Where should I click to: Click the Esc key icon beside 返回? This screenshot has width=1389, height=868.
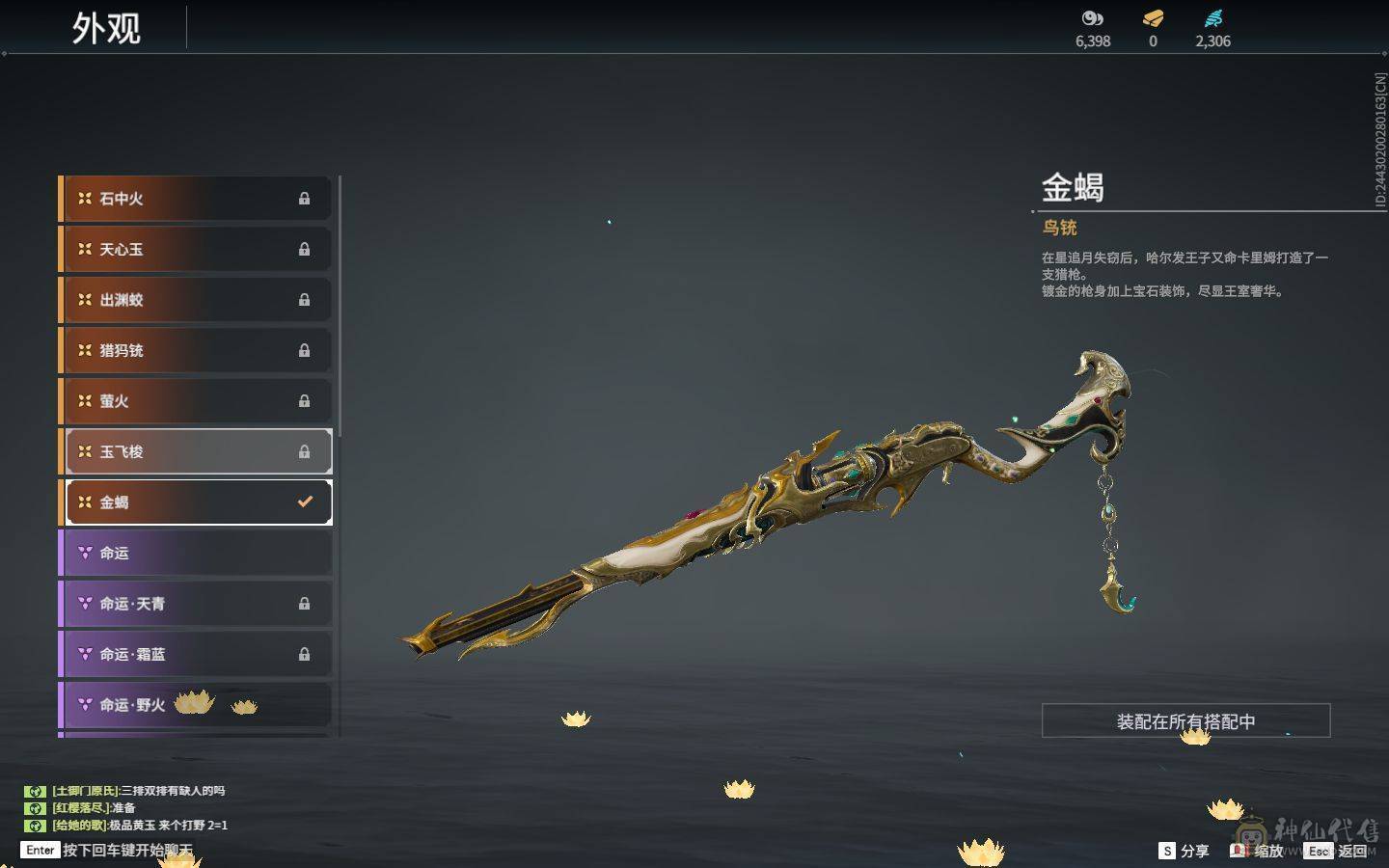point(1320,851)
